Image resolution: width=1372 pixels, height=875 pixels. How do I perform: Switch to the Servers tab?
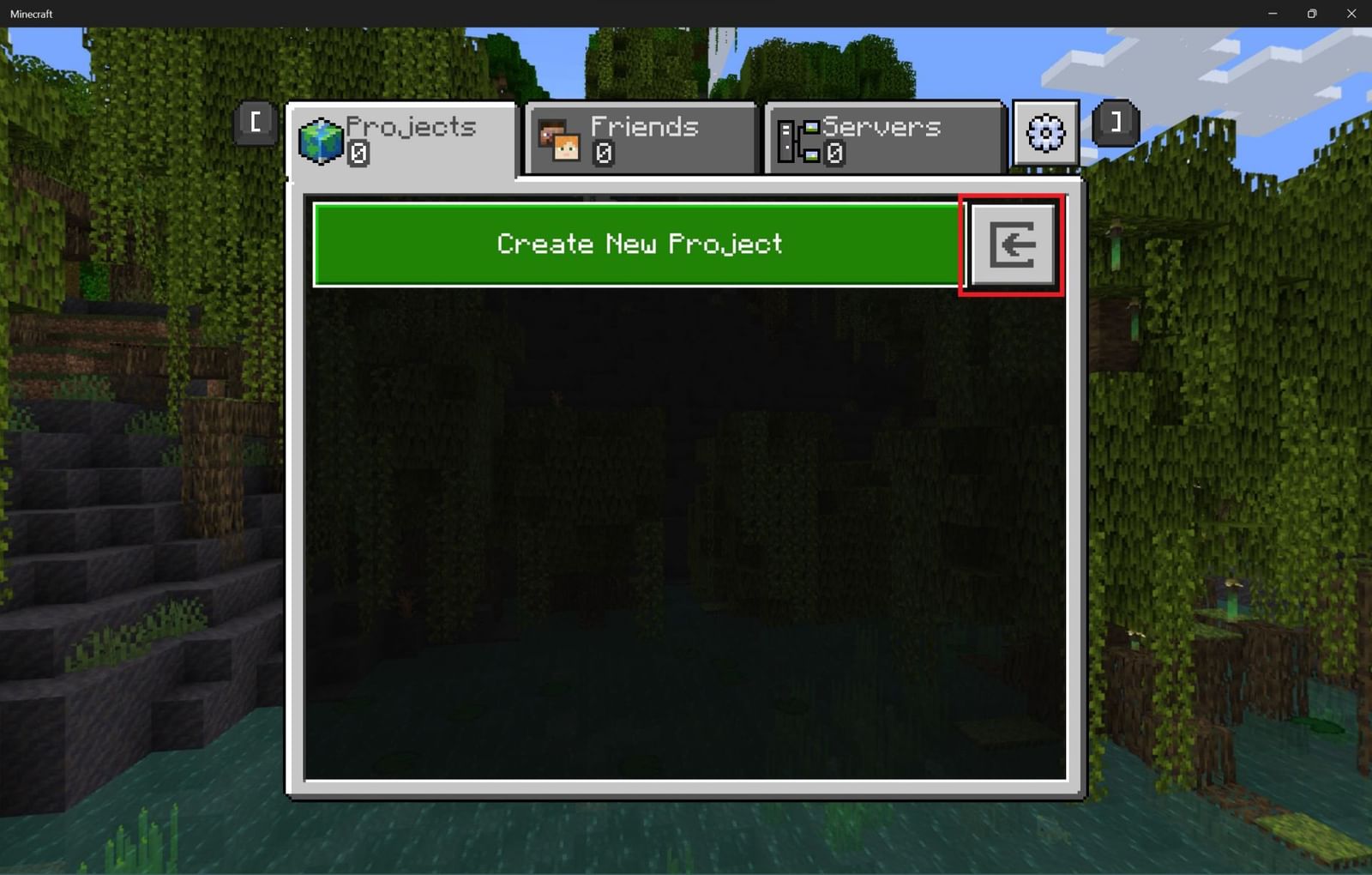pyautogui.click(x=883, y=137)
